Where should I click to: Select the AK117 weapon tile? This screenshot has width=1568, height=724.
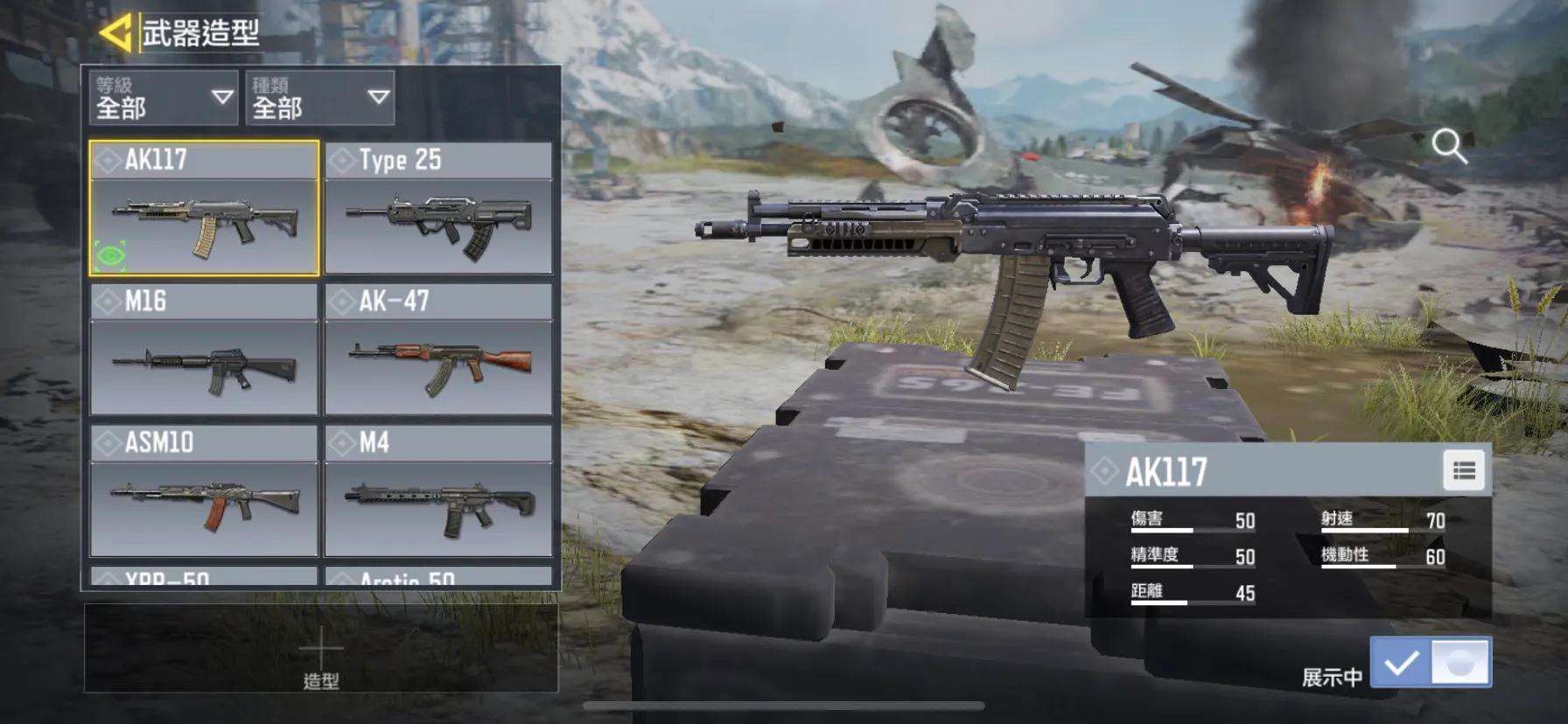[204, 209]
